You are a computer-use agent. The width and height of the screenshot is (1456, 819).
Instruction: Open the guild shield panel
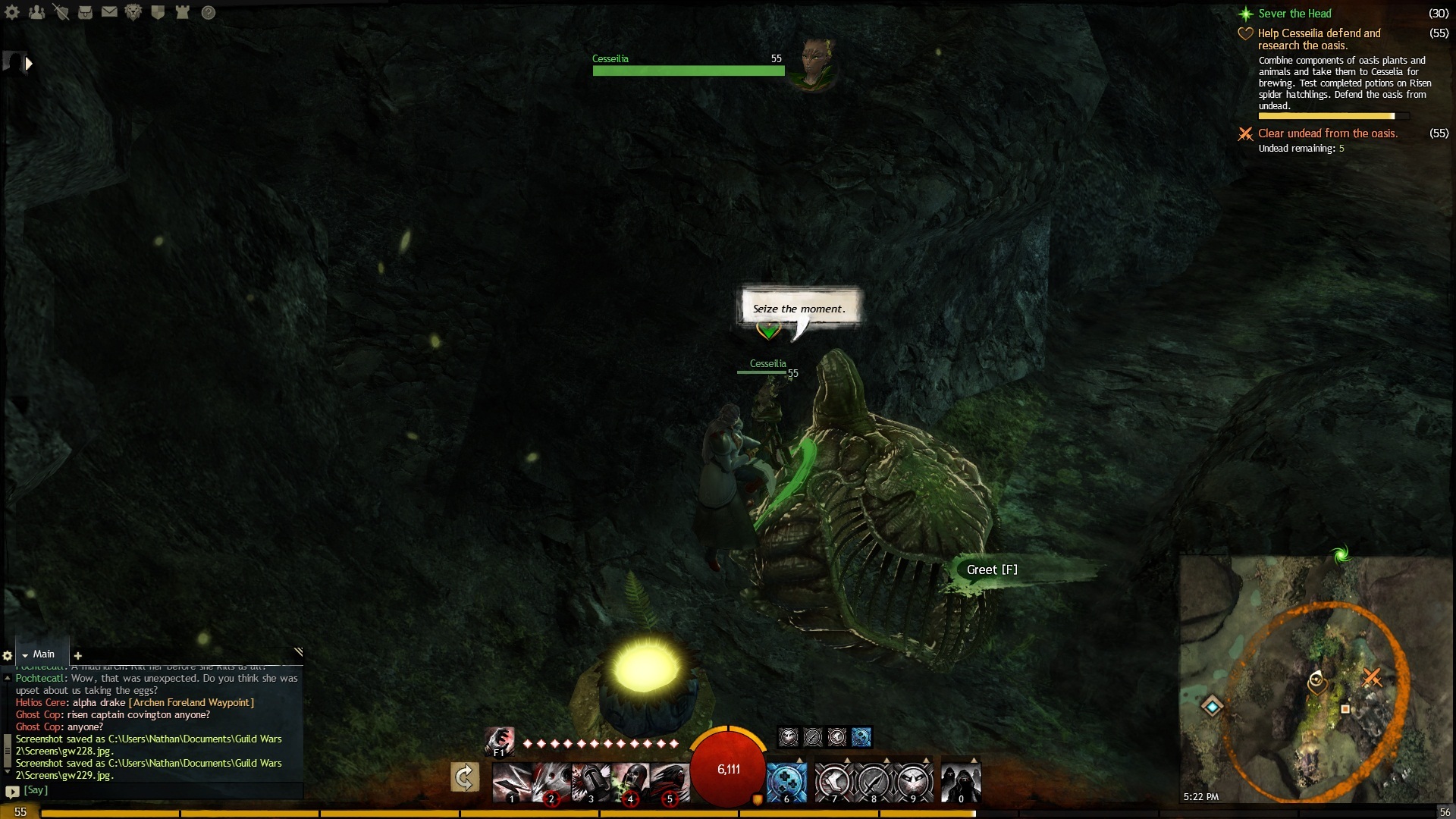(x=158, y=12)
